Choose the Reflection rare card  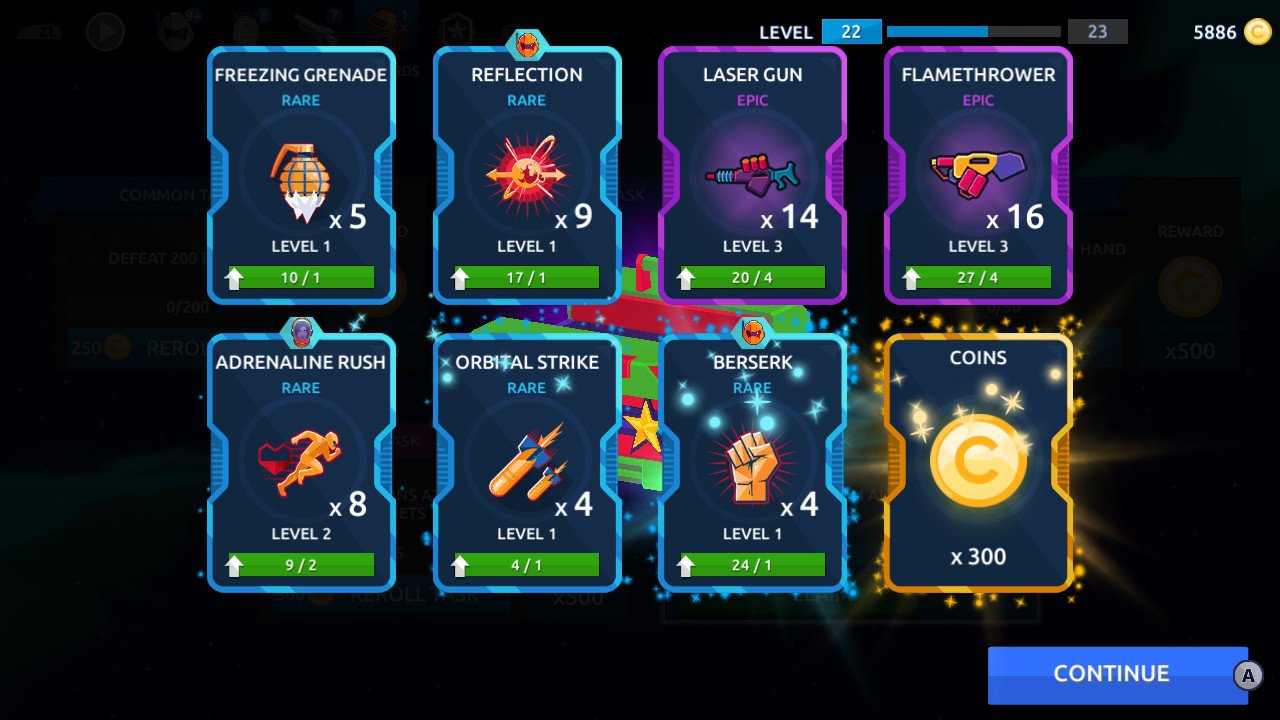[x=527, y=175]
